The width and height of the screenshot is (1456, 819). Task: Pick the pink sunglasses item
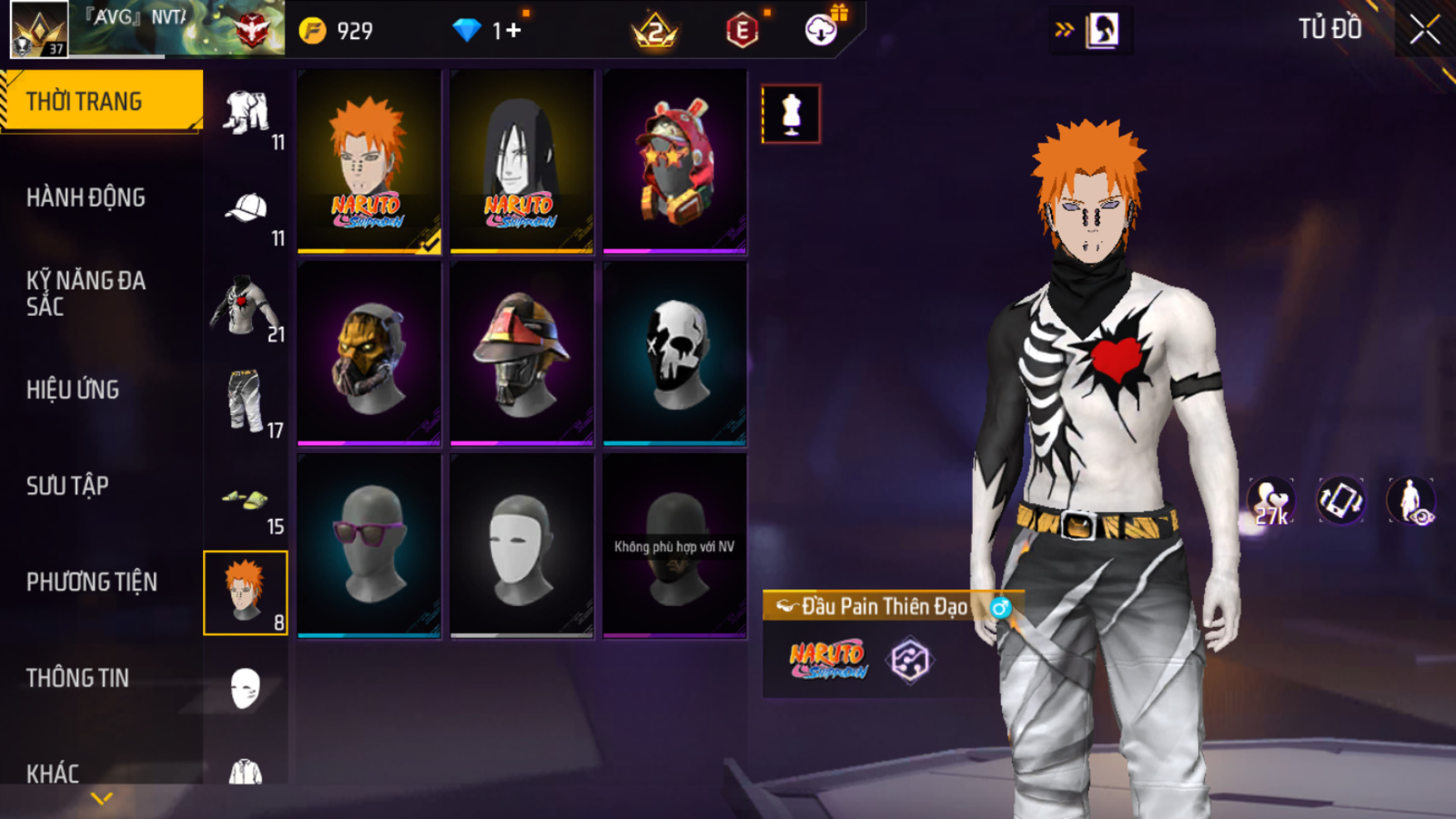[x=369, y=546]
